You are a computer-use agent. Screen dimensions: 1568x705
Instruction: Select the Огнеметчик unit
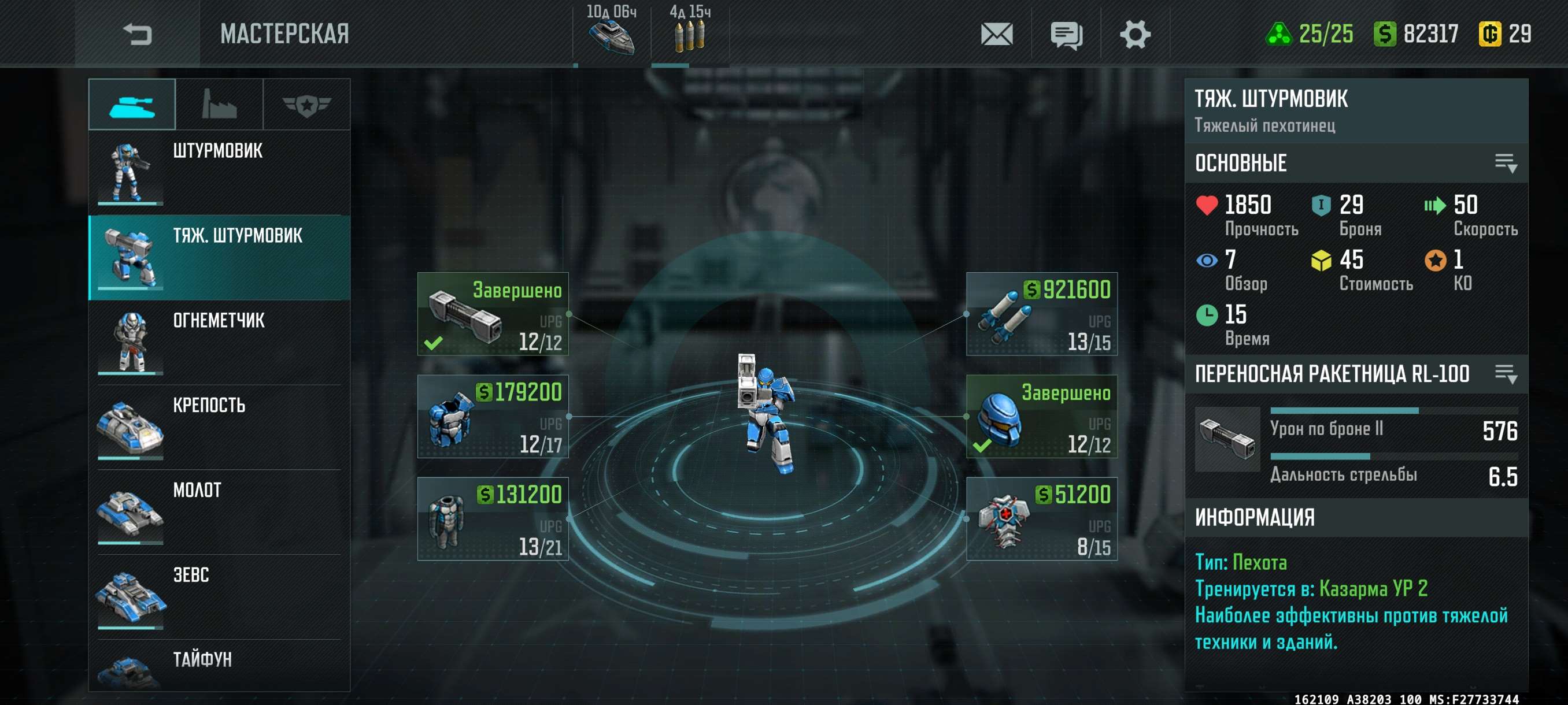pyautogui.click(x=219, y=342)
